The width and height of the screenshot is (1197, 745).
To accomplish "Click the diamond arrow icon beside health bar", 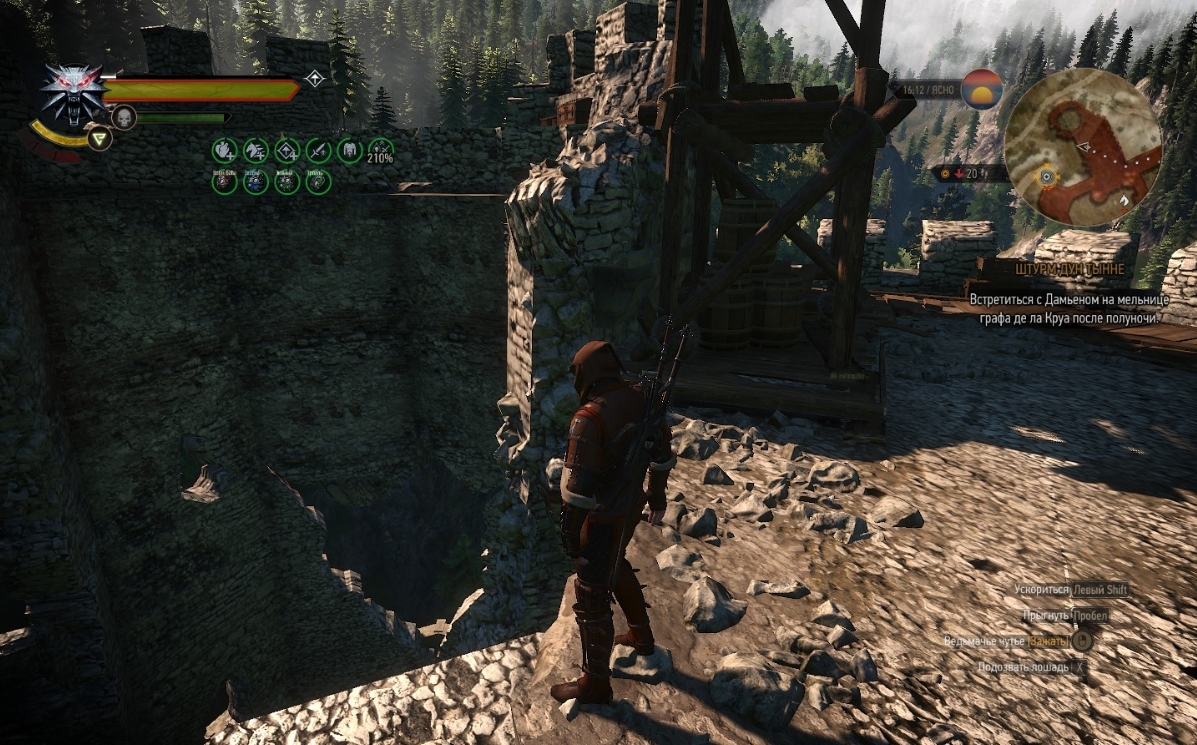I will [315, 78].
